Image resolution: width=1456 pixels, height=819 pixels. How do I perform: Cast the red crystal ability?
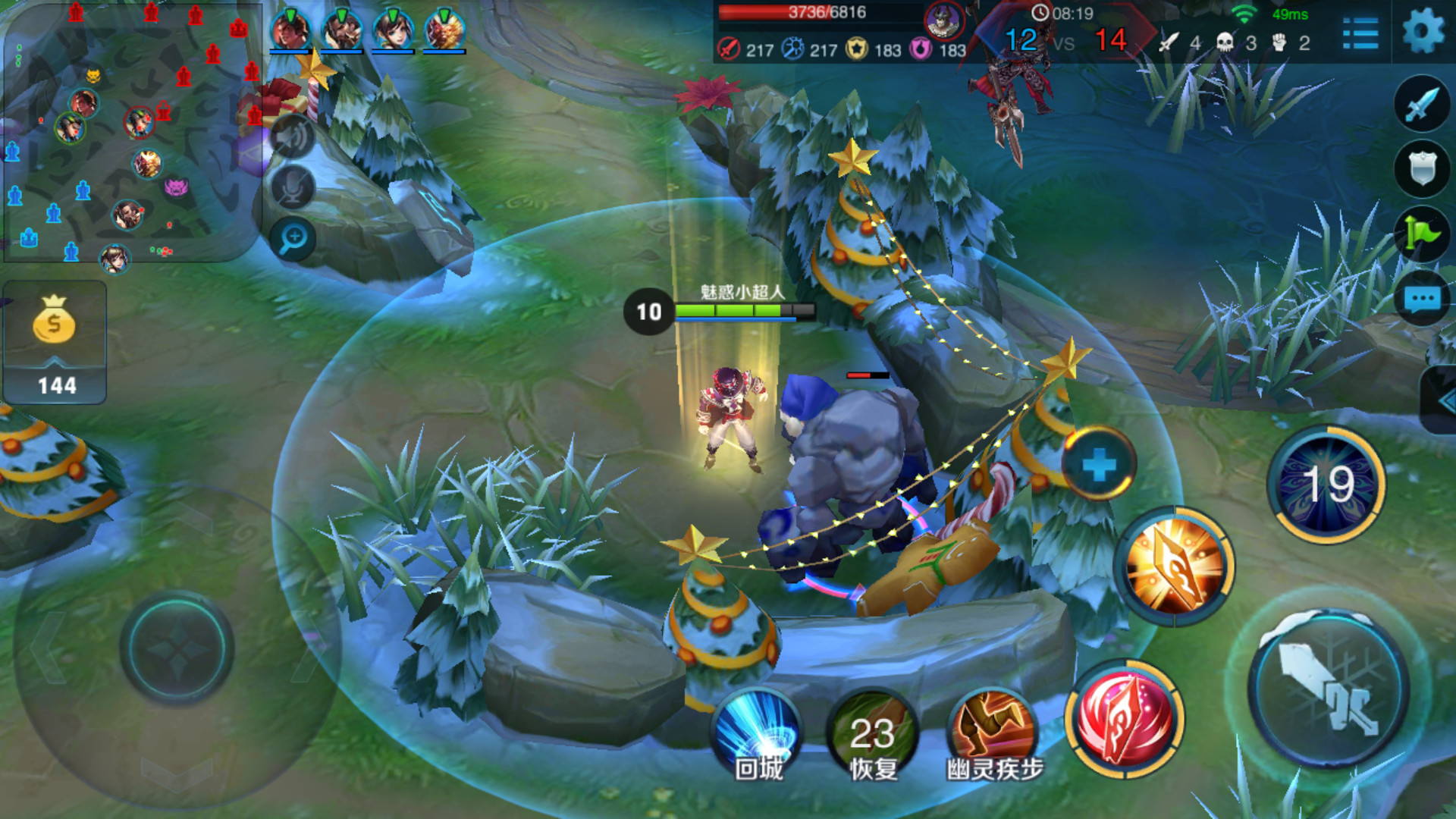click(x=1125, y=718)
